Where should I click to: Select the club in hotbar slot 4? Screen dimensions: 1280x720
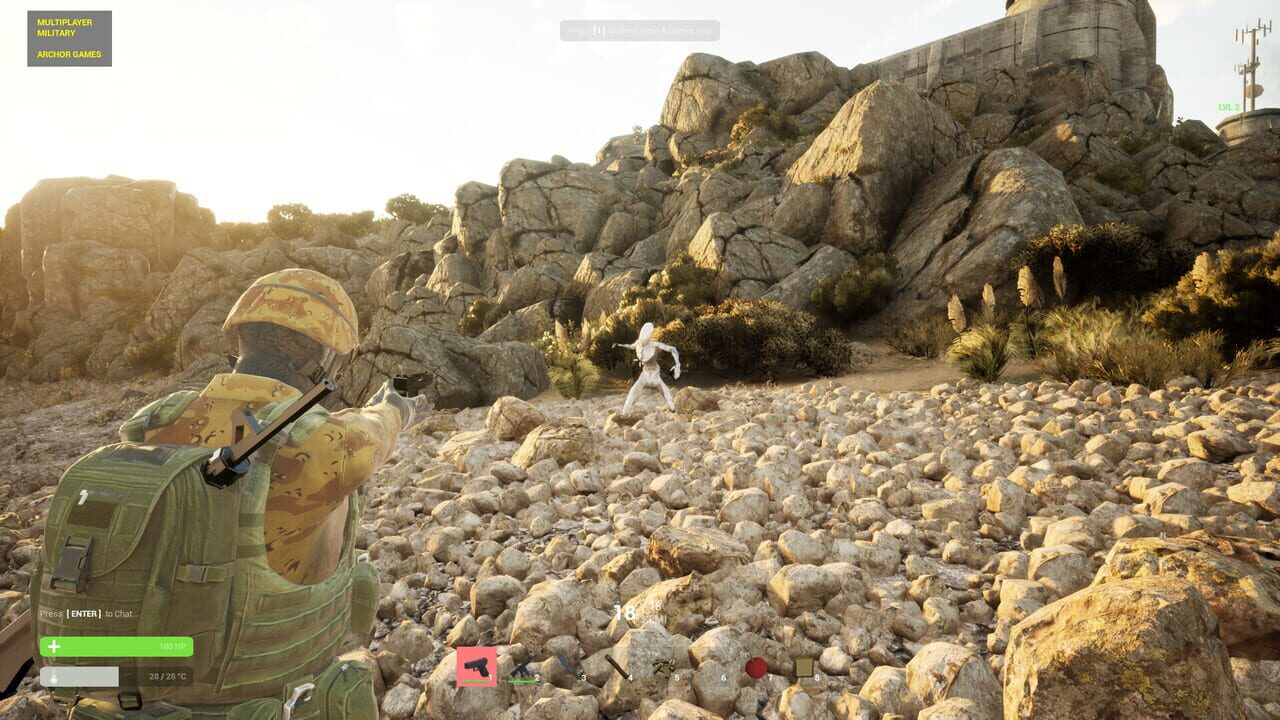pyautogui.click(x=615, y=666)
